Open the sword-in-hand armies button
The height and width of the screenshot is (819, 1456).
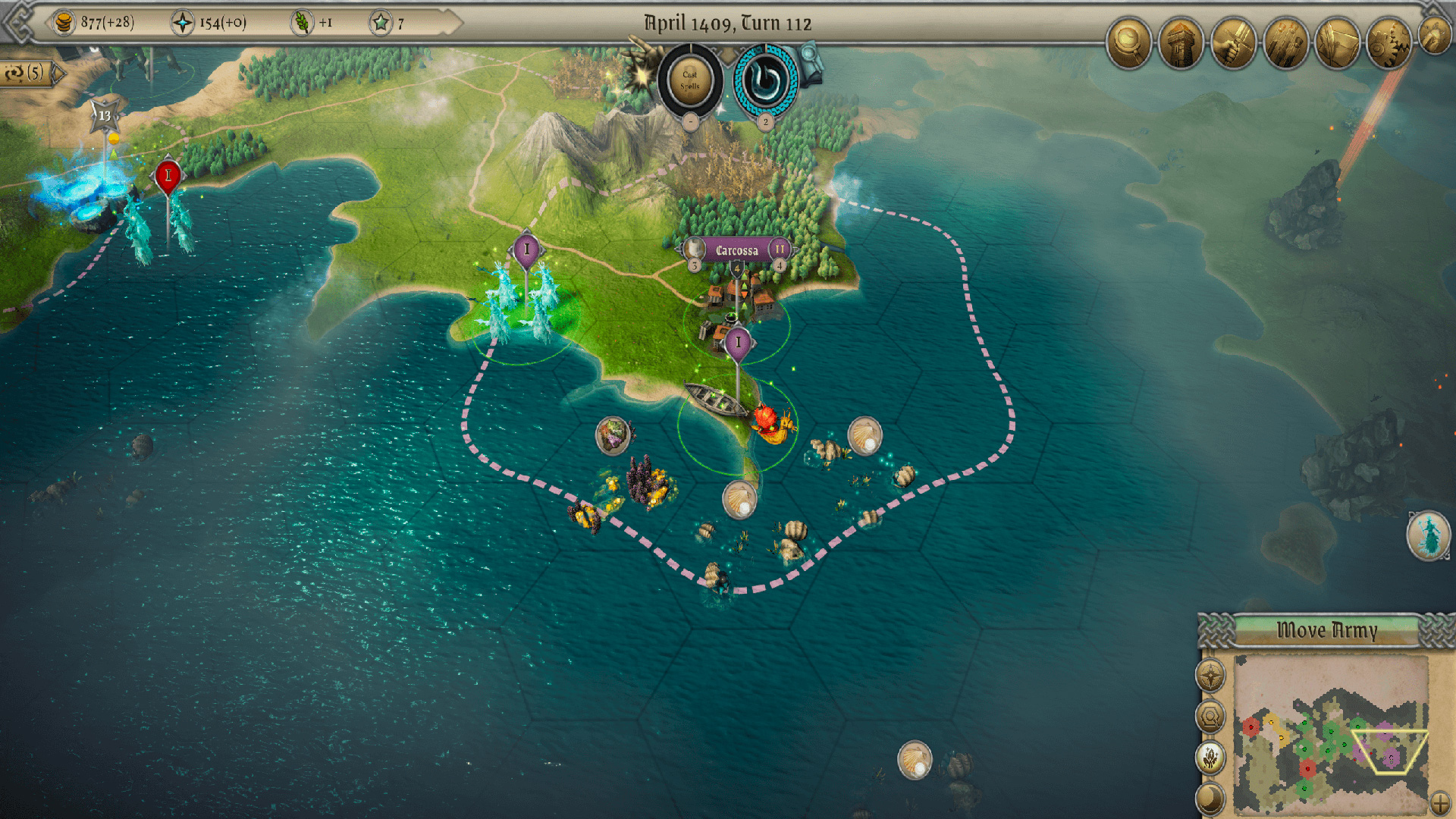coord(1233,42)
